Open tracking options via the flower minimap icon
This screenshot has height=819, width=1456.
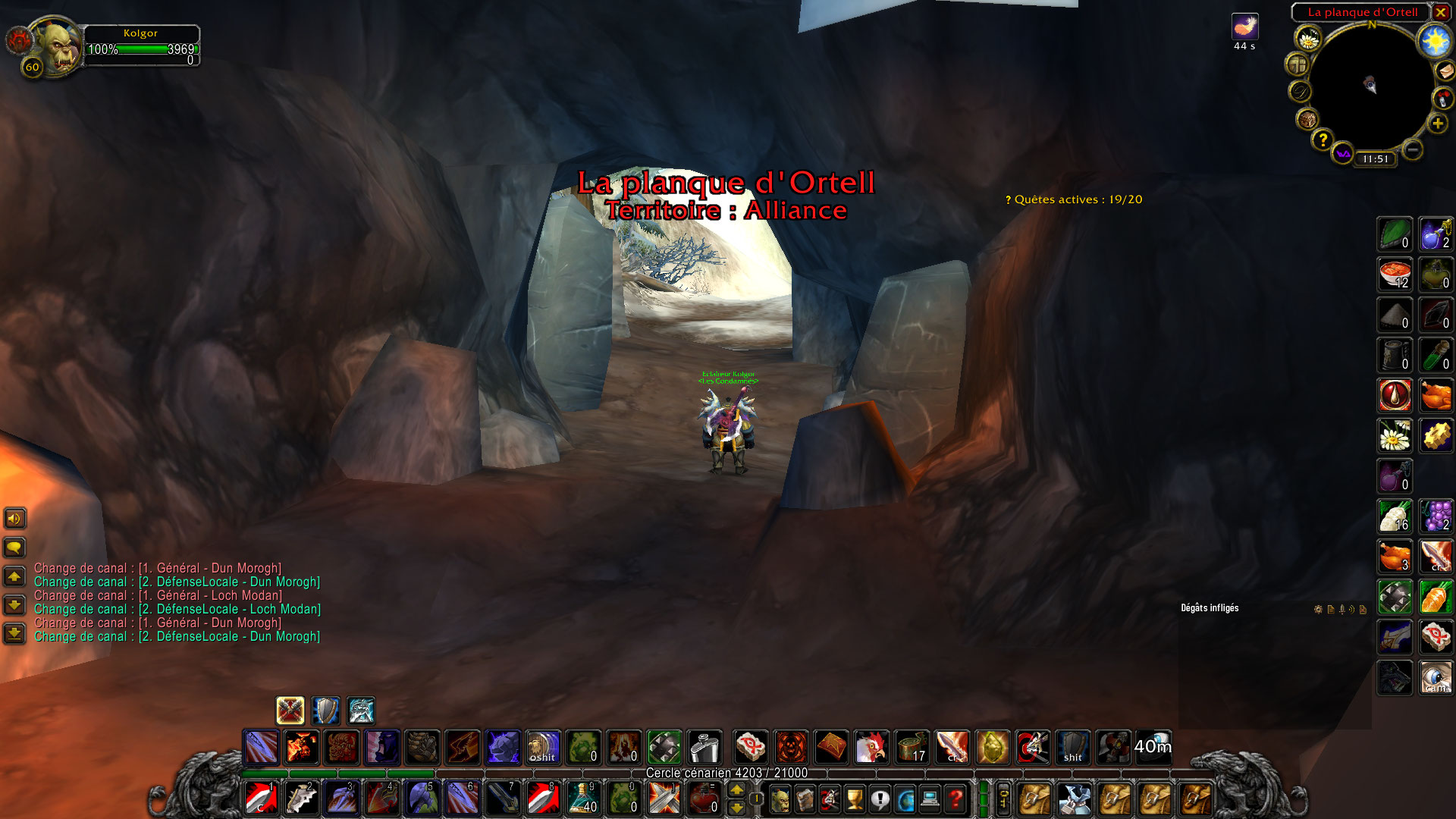pyautogui.click(x=1309, y=39)
